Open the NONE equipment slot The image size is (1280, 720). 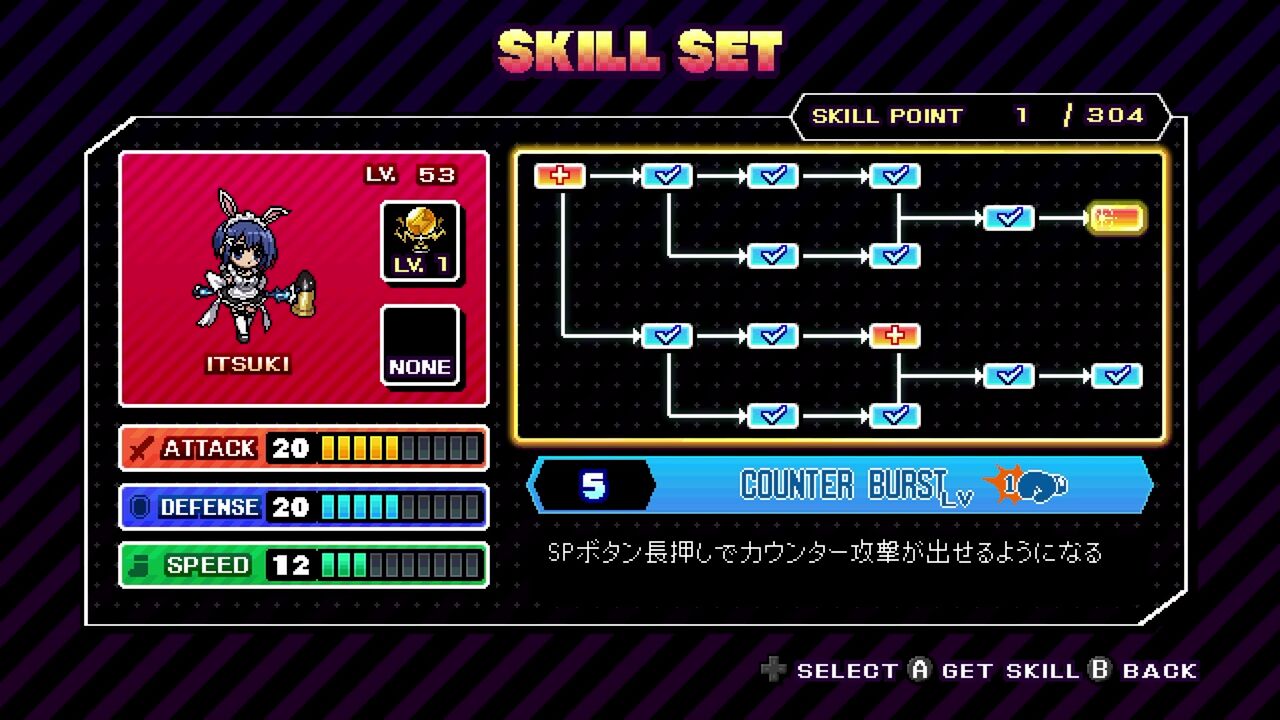coord(421,345)
